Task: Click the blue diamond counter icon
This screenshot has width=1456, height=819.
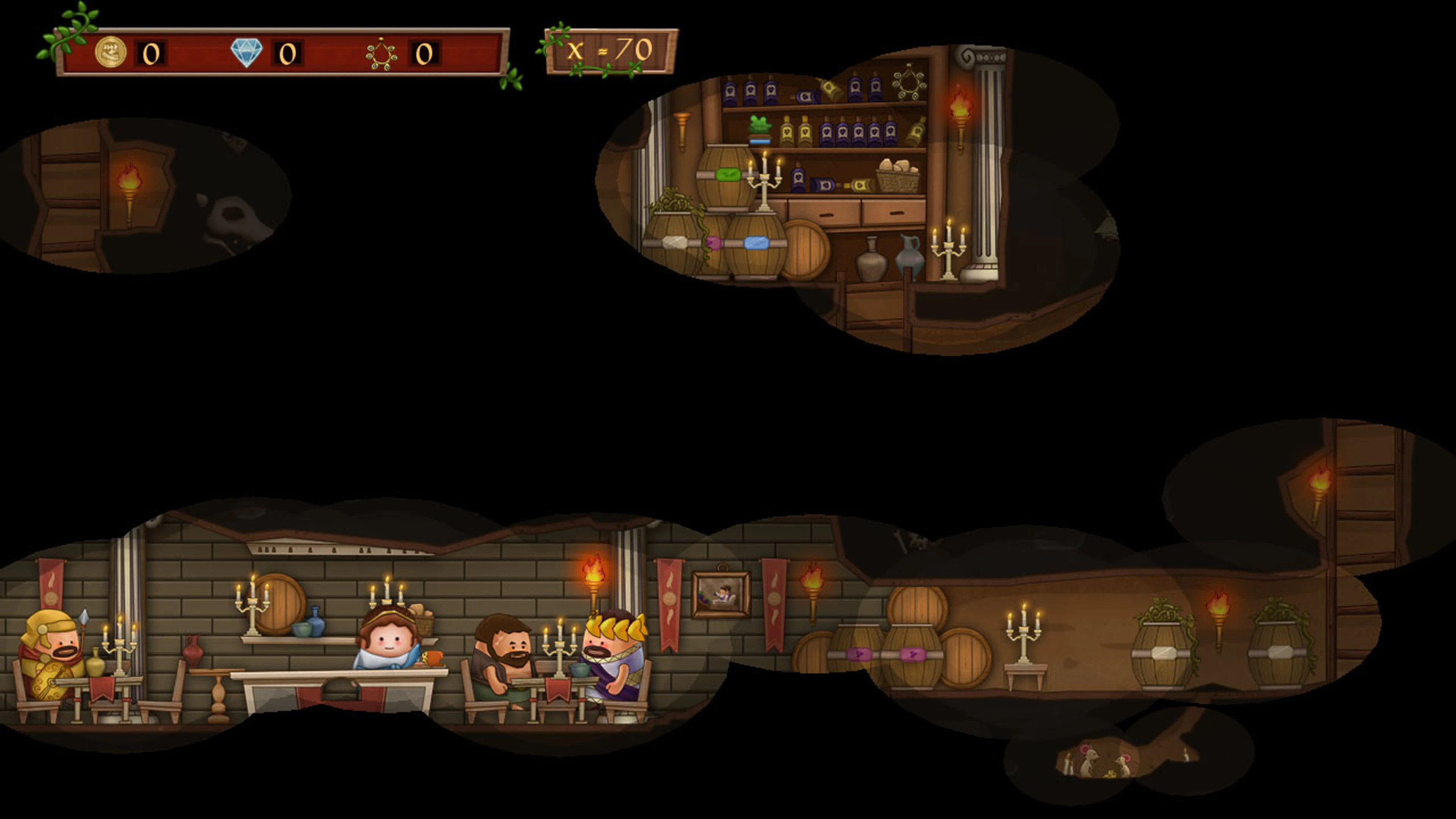Action: pos(247,53)
